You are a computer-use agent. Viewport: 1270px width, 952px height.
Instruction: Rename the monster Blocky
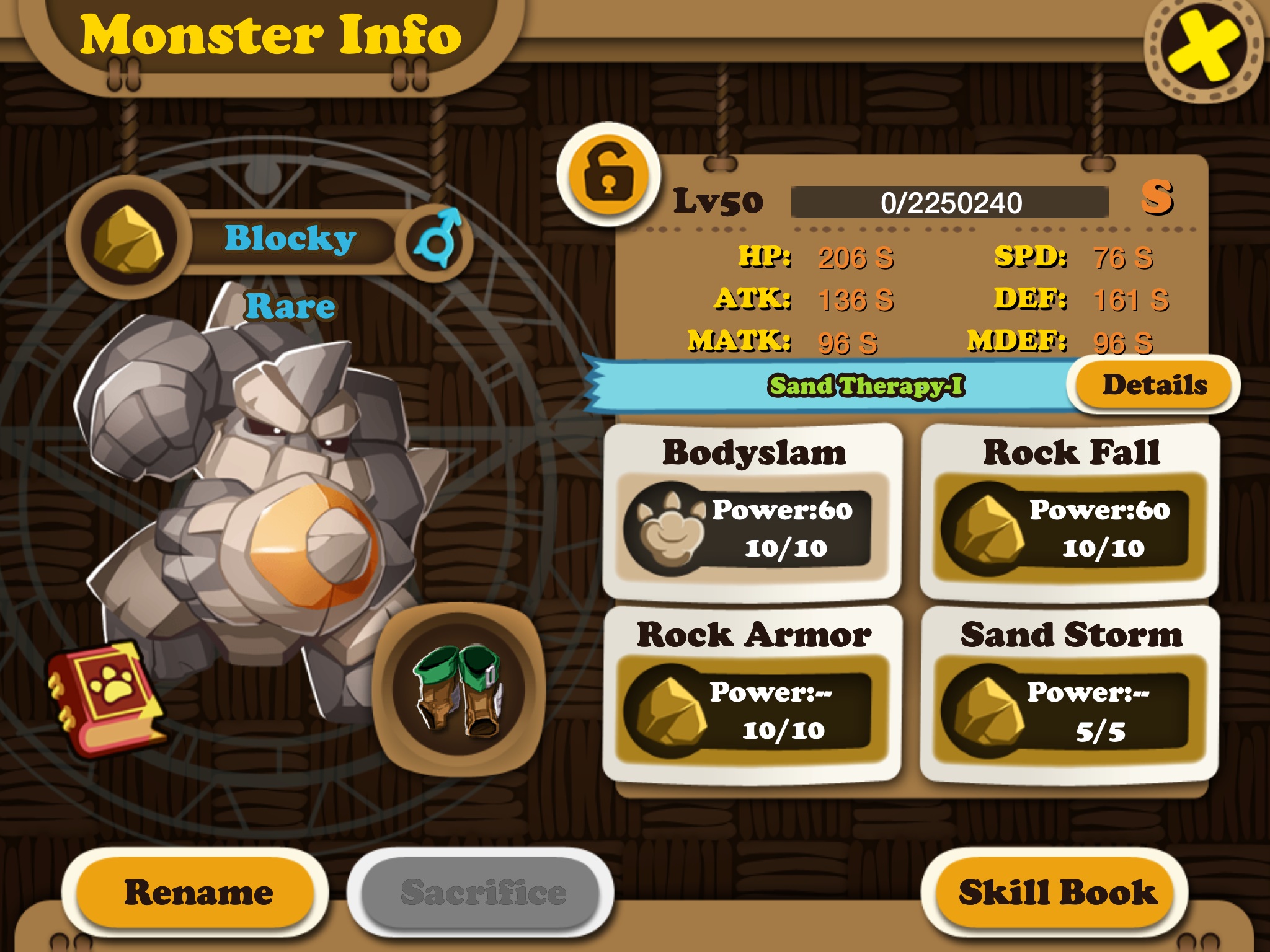[198, 892]
